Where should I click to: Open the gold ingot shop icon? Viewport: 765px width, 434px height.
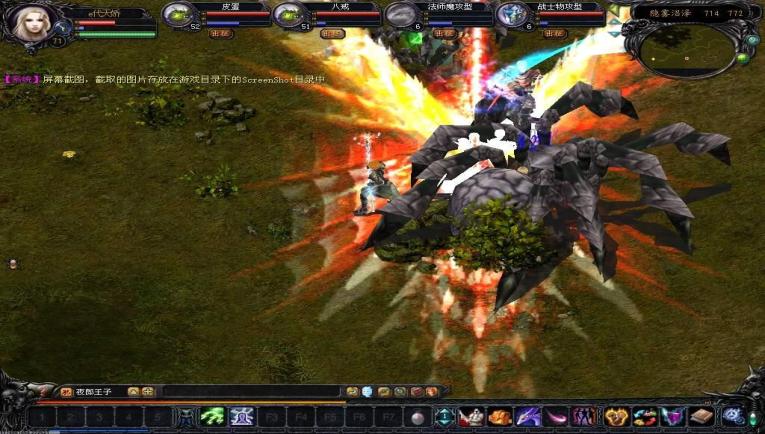click(499, 417)
